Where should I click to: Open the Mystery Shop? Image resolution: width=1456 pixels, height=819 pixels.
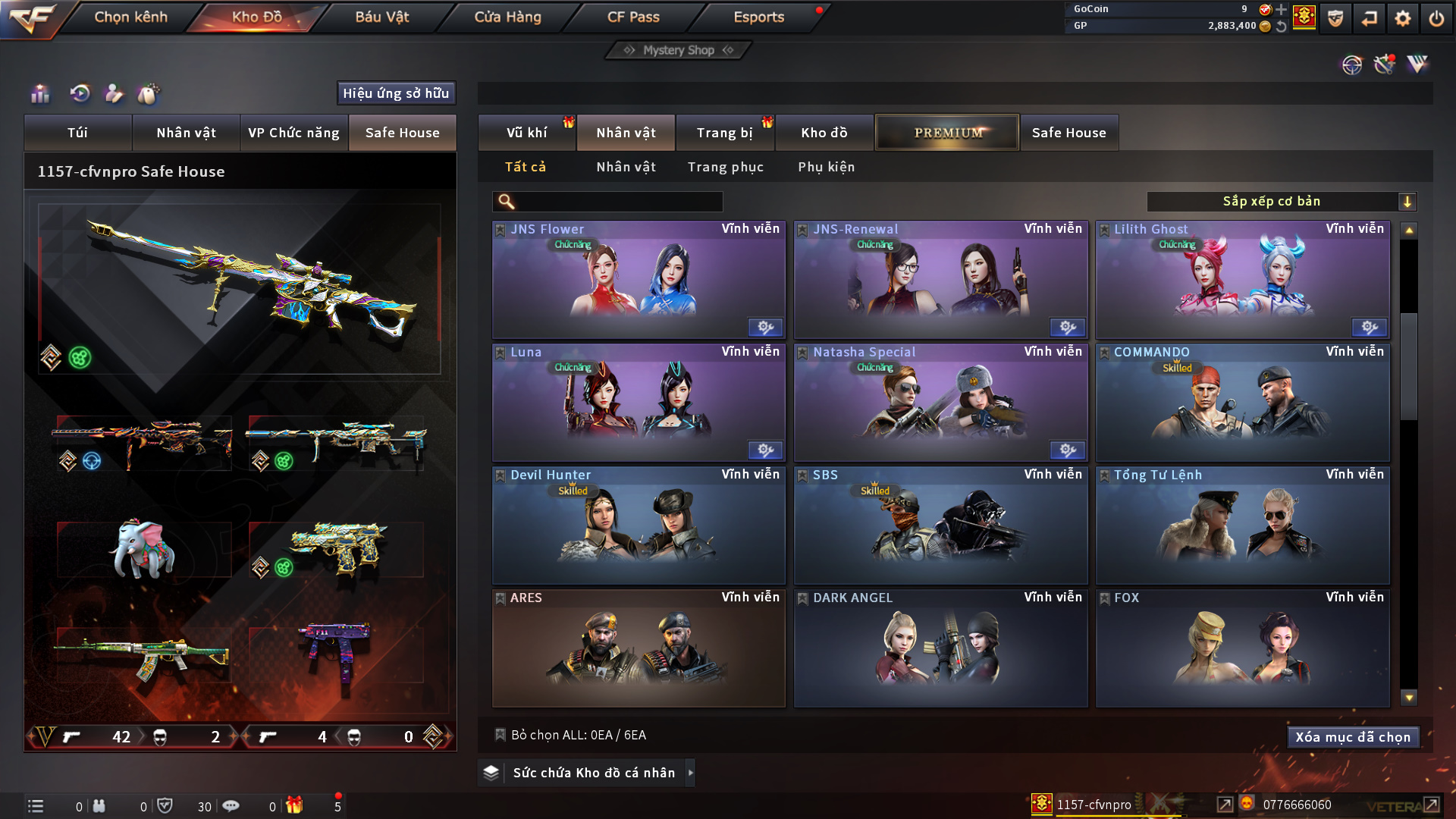(679, 50)
